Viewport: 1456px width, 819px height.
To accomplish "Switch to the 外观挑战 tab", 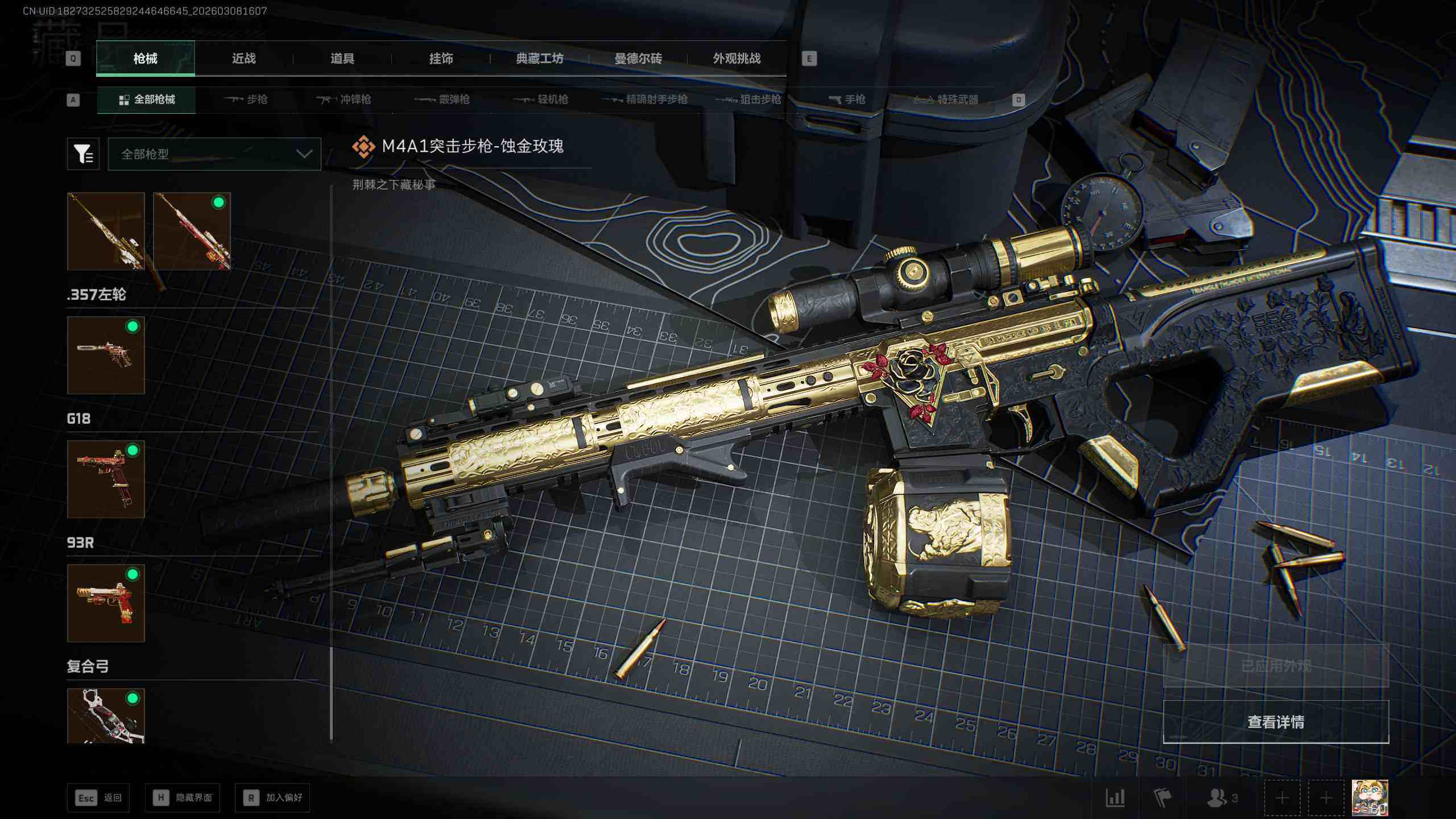I will click(x=737, y=59).
